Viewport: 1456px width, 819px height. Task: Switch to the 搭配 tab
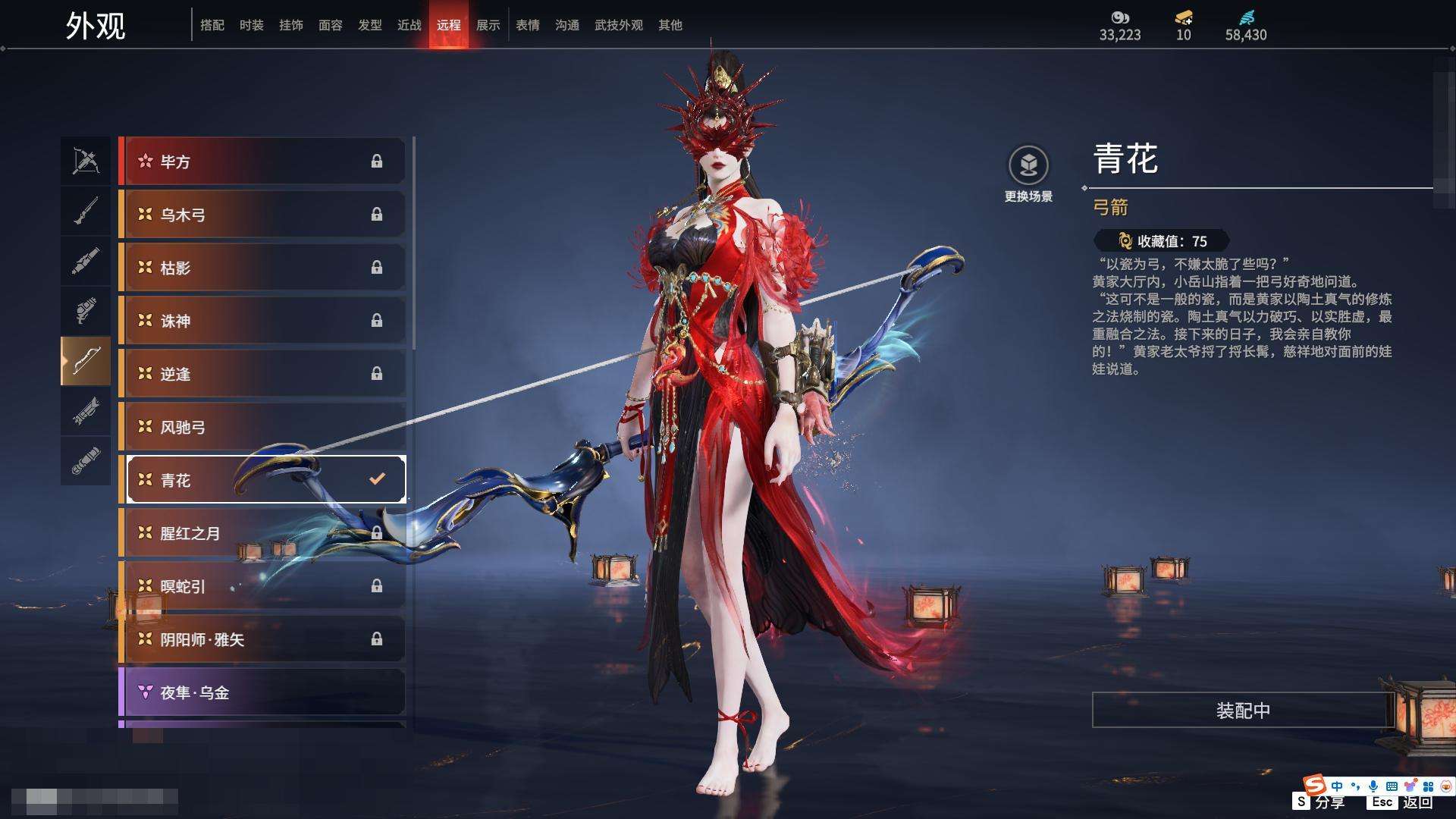coord(212,25)
